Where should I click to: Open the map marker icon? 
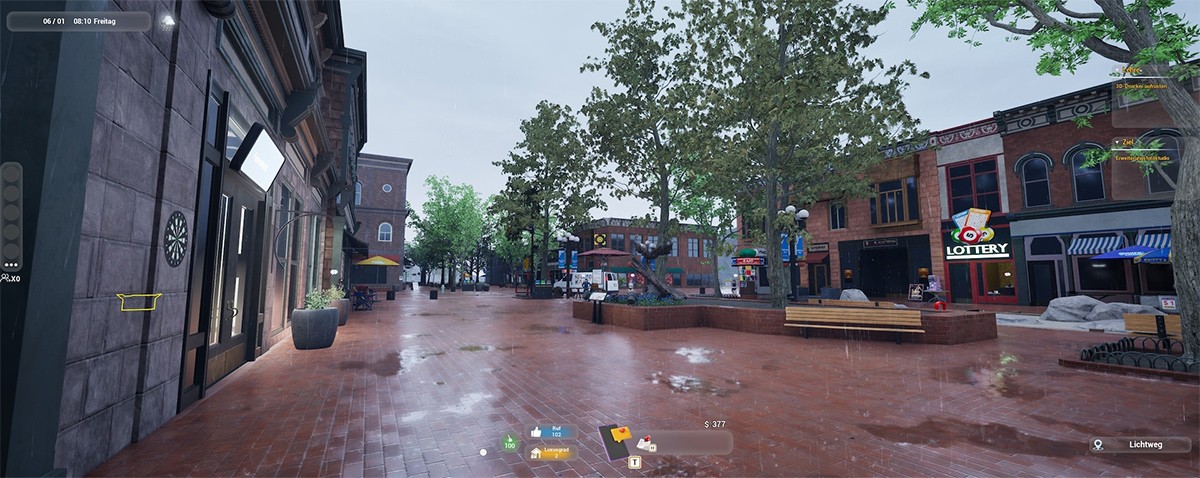[x=1098, y=444]
